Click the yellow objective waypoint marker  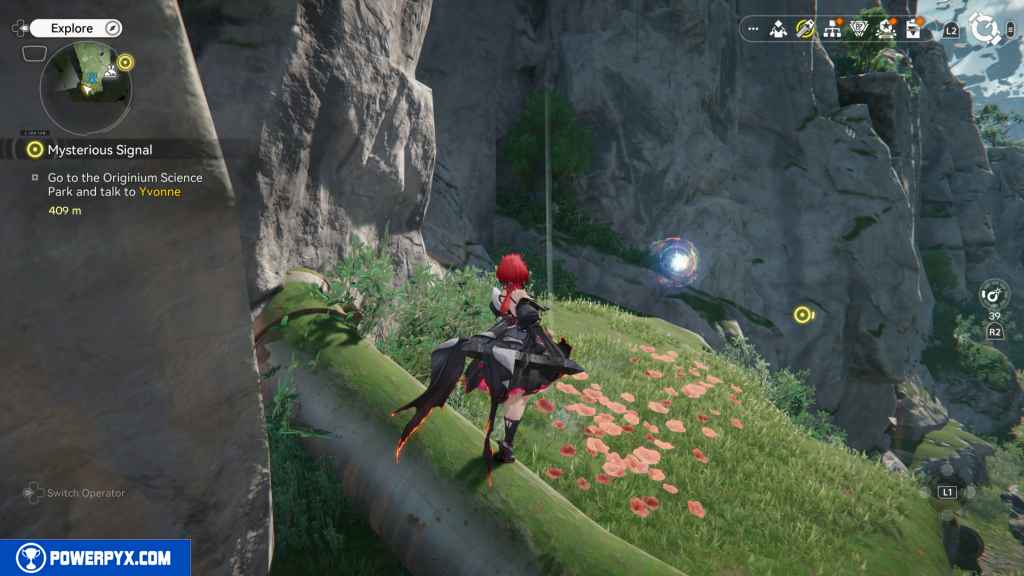pos(802,315)
